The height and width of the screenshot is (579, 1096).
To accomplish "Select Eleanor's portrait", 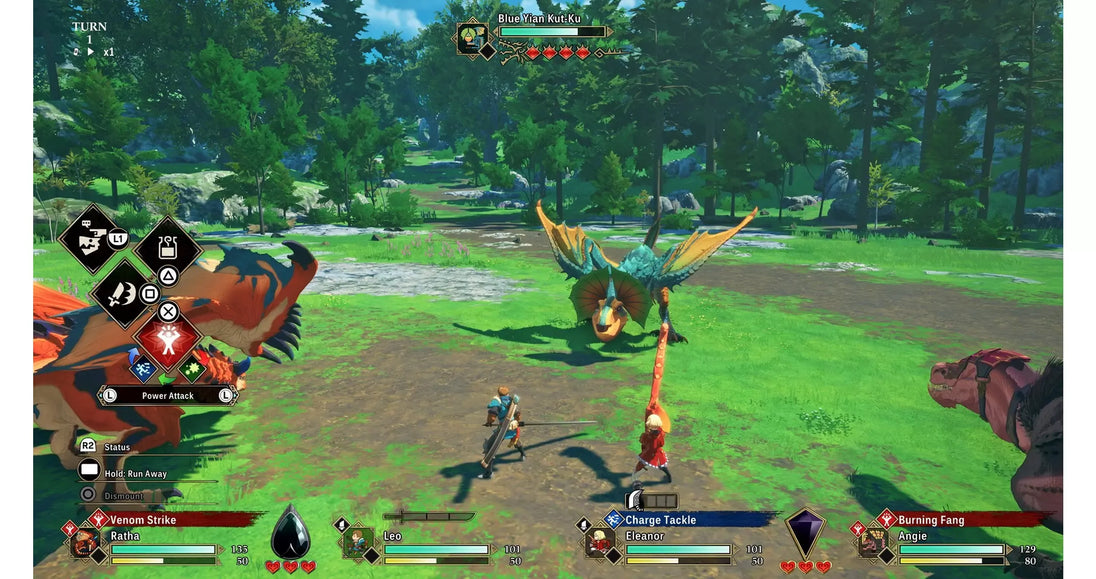I will coord(600,543).
